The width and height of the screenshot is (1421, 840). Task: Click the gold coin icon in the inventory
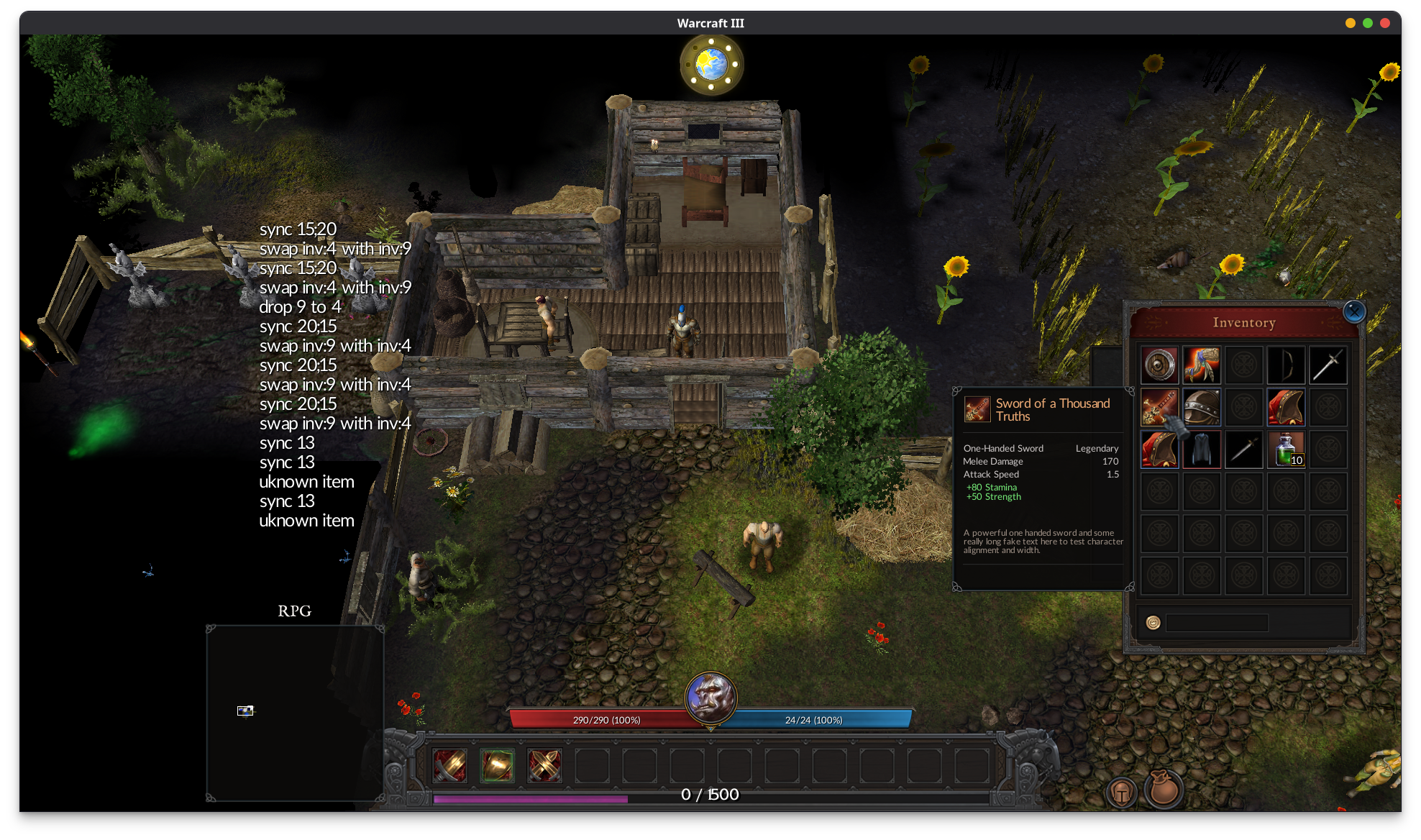click(1153, 623)
